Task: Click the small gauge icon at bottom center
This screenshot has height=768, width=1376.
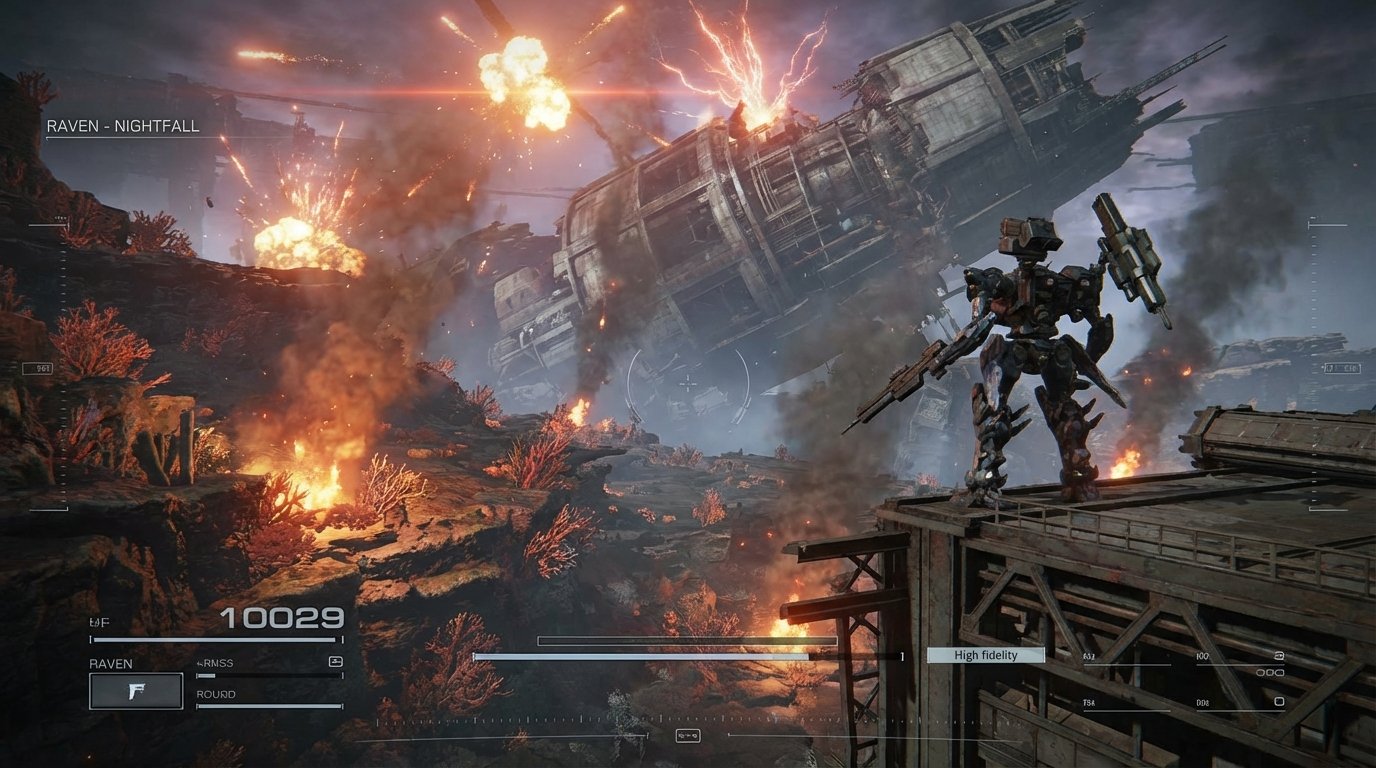Action: (x=688, y=736)
